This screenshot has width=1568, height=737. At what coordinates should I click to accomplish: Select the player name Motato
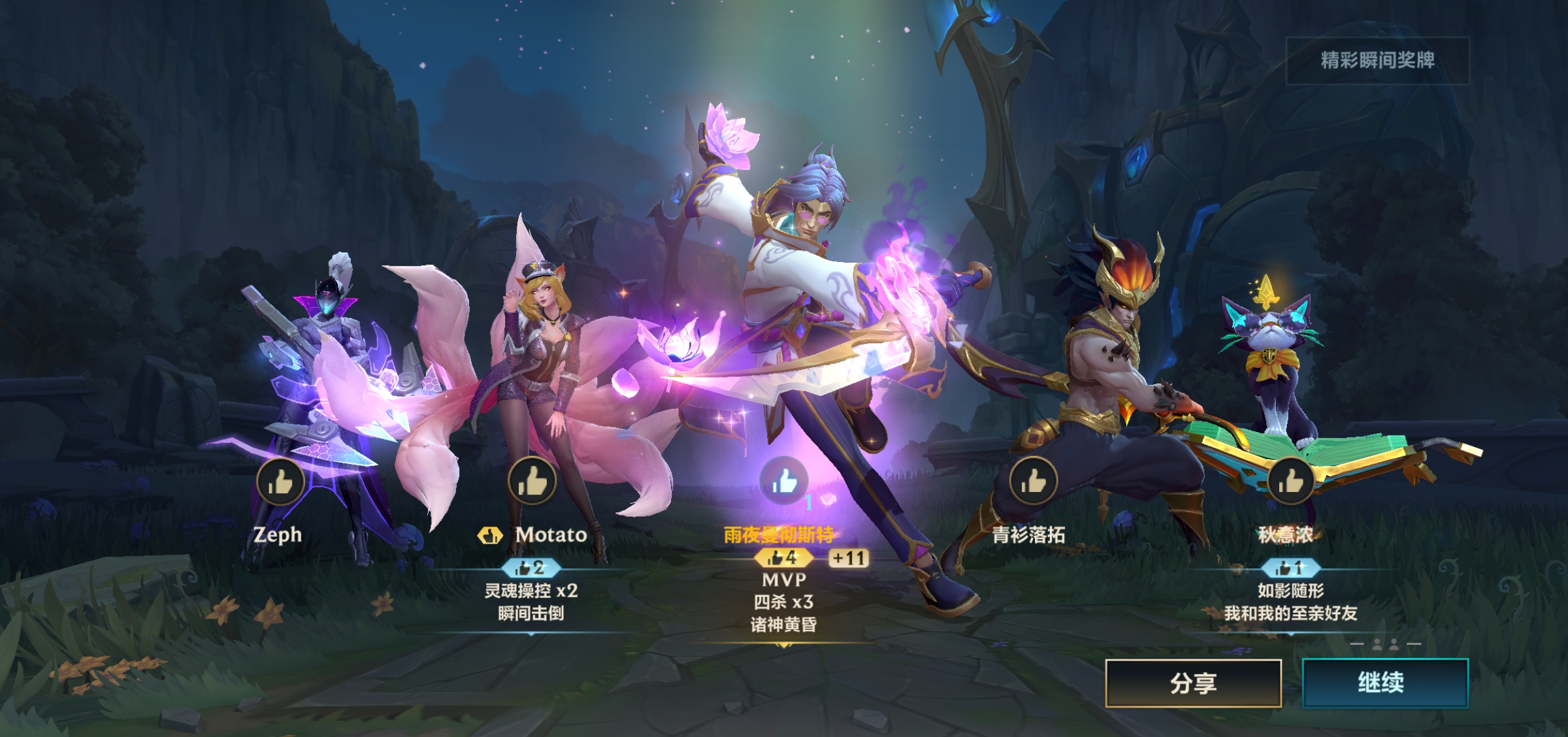pyautogui.click(x=551, y=534)
